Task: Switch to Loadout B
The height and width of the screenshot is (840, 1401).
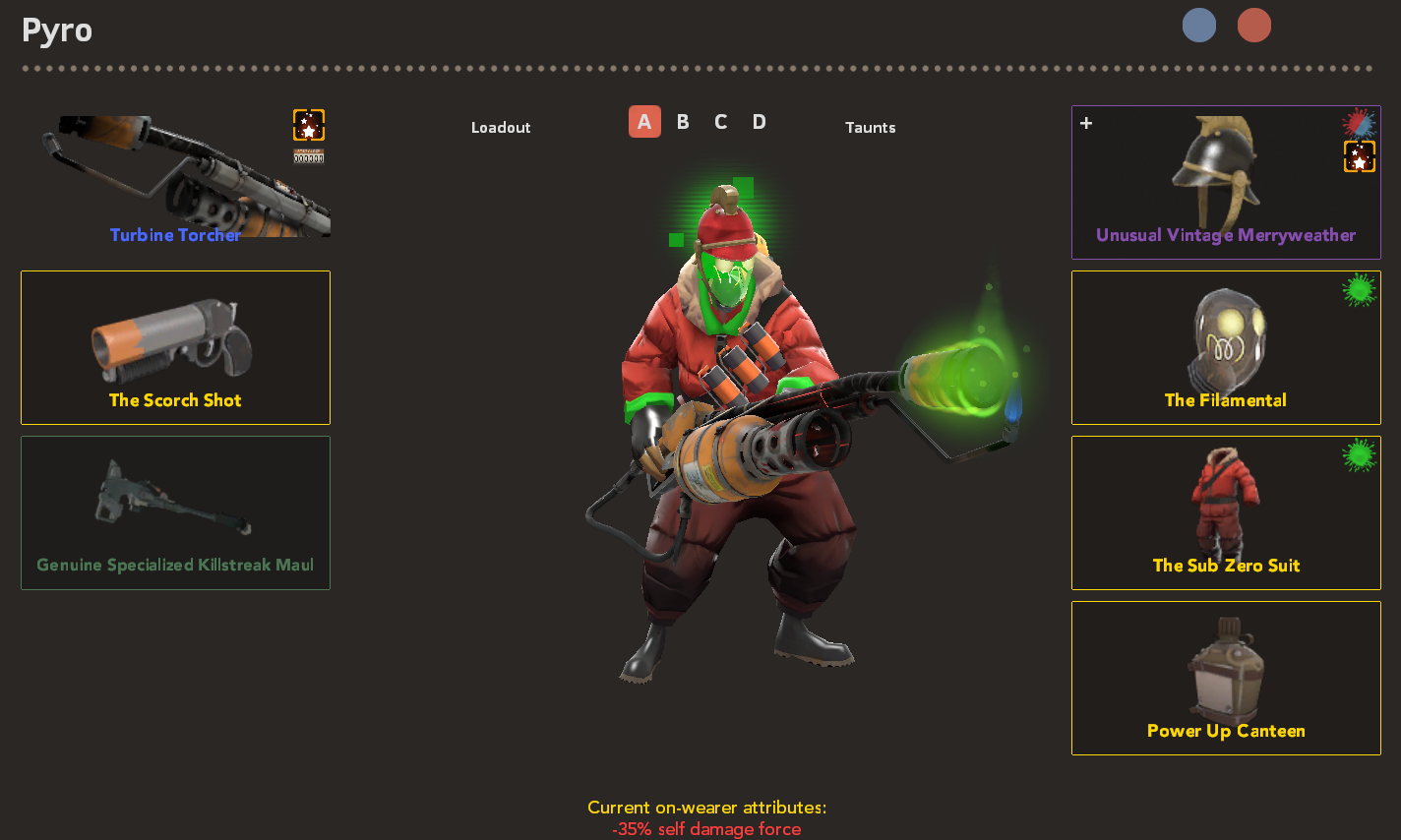Action: 683,121
